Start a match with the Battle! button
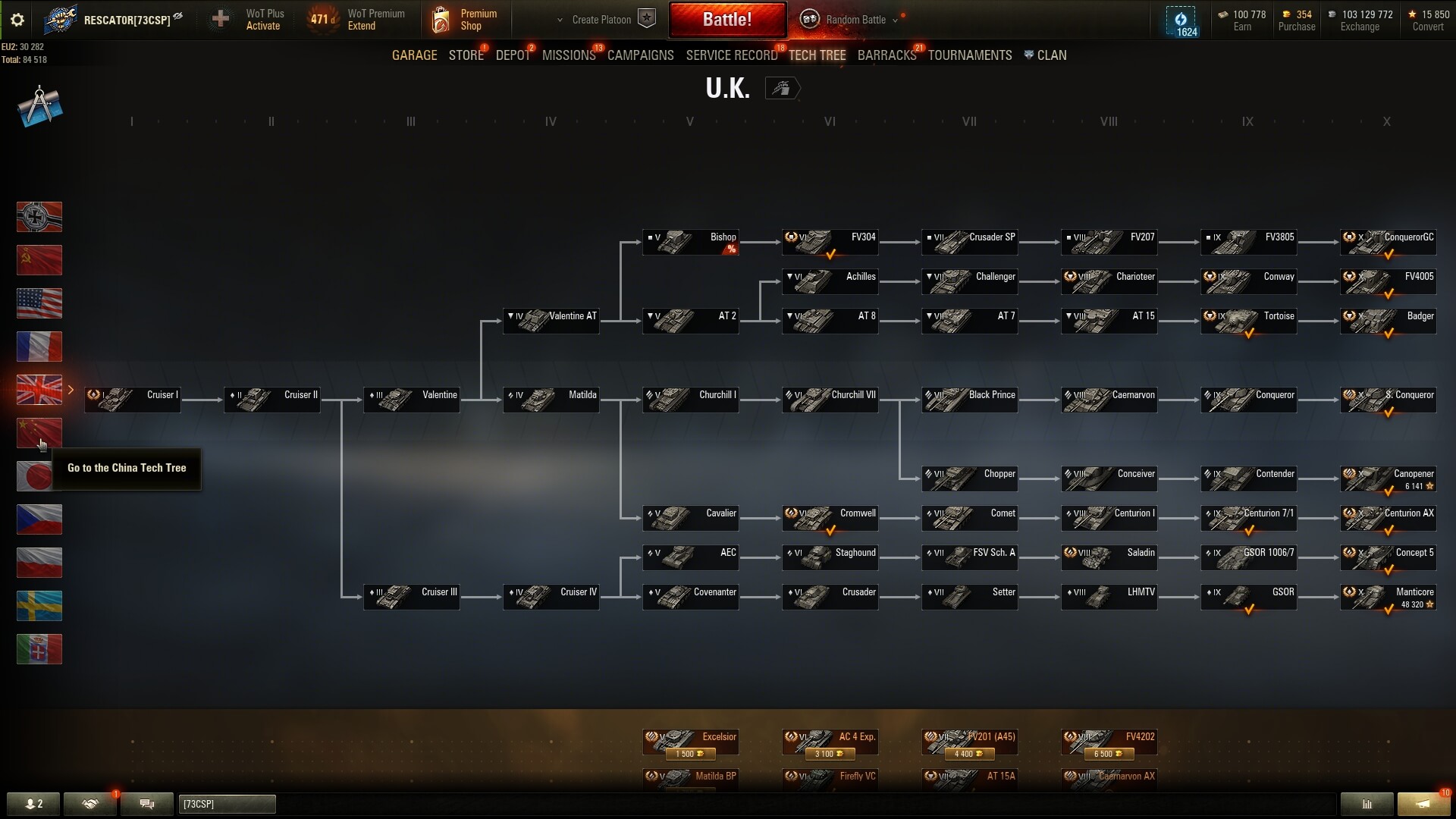This screenshot has height=819, width=1456. pos(726,20)
